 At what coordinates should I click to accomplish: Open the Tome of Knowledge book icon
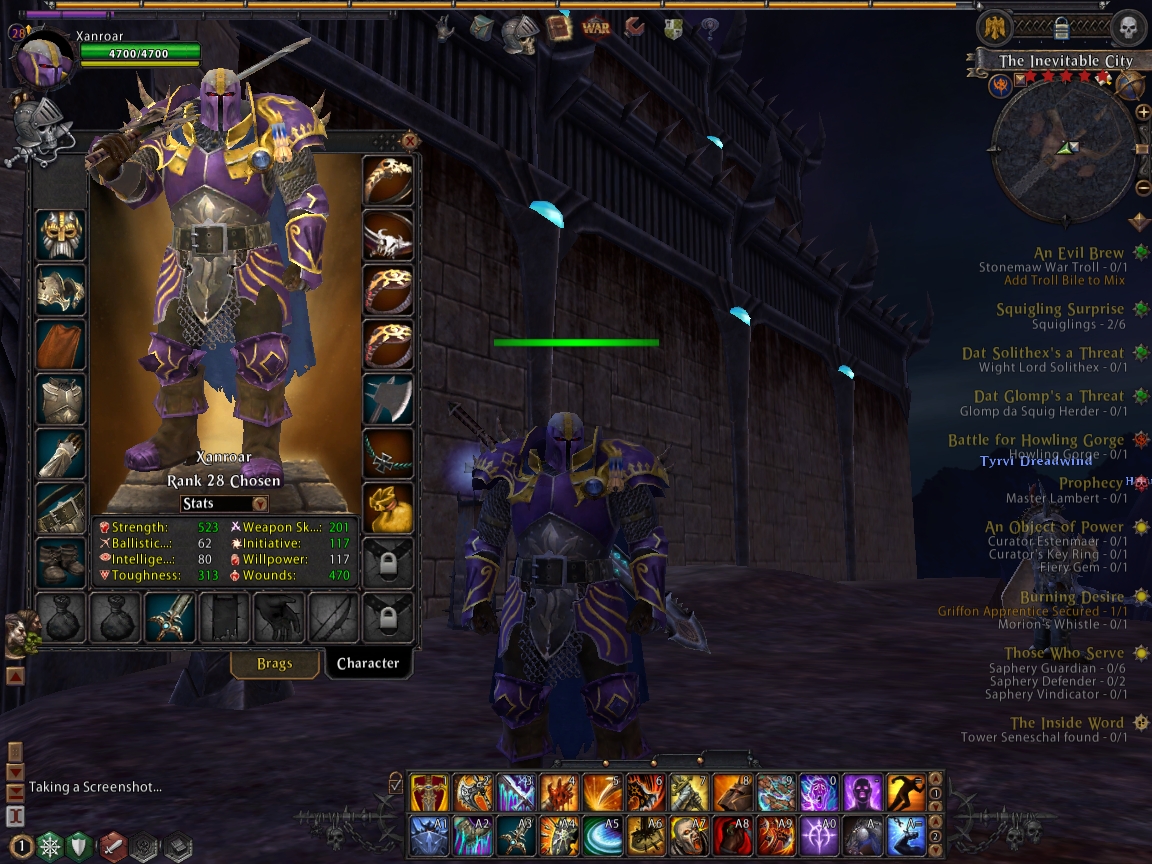pos(559,28)
